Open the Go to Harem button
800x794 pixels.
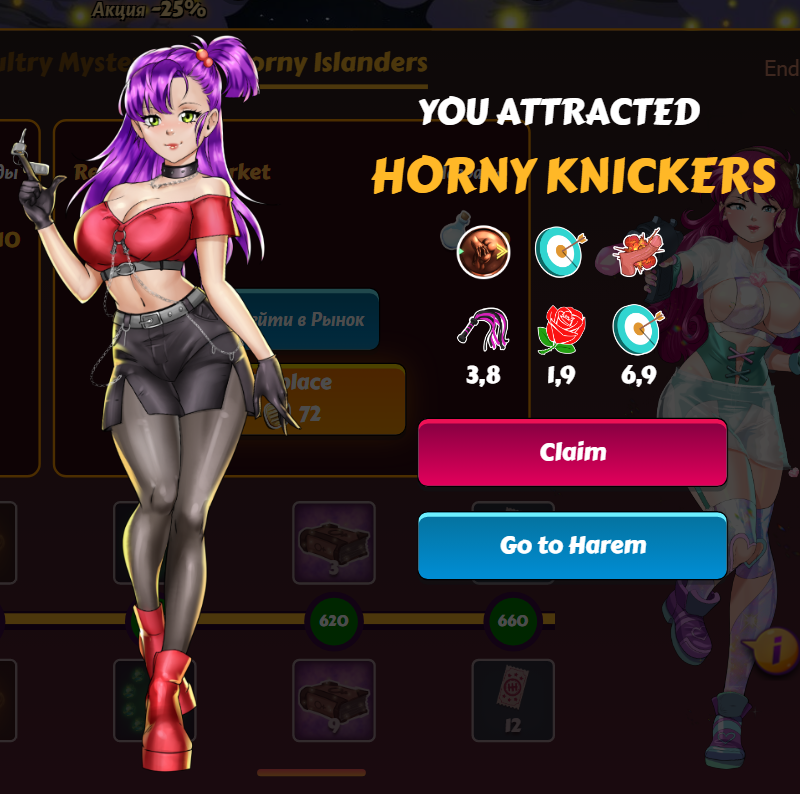[572, 546]
